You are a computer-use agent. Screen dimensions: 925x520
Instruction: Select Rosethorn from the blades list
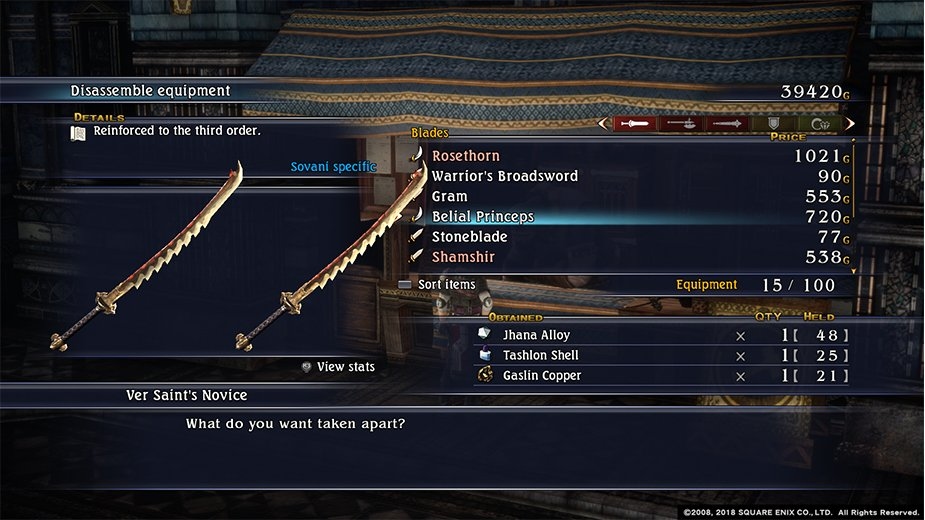pos(466,156)
